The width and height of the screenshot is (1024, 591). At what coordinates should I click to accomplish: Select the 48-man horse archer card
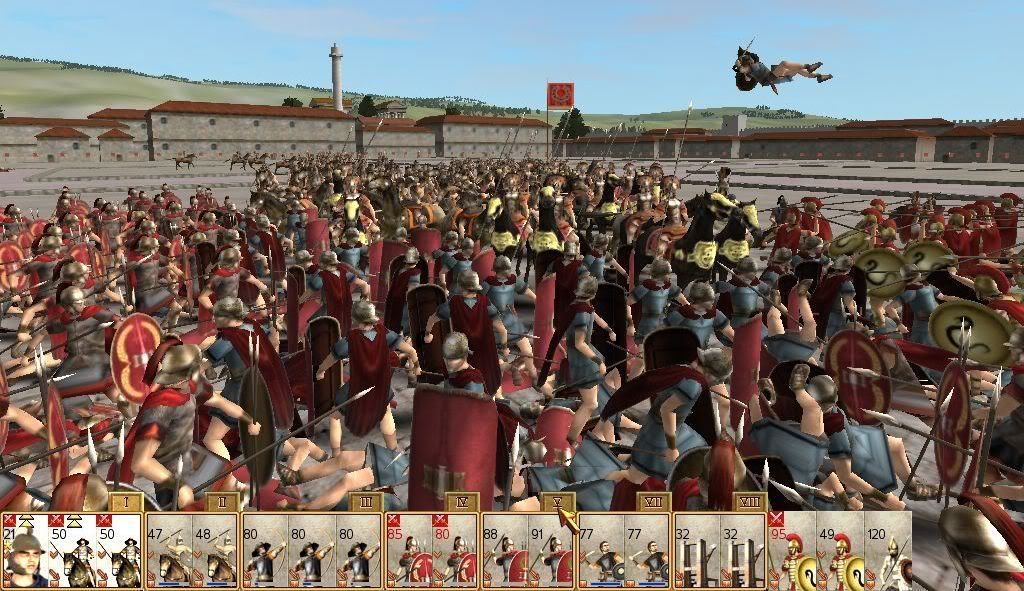(216, 551)
